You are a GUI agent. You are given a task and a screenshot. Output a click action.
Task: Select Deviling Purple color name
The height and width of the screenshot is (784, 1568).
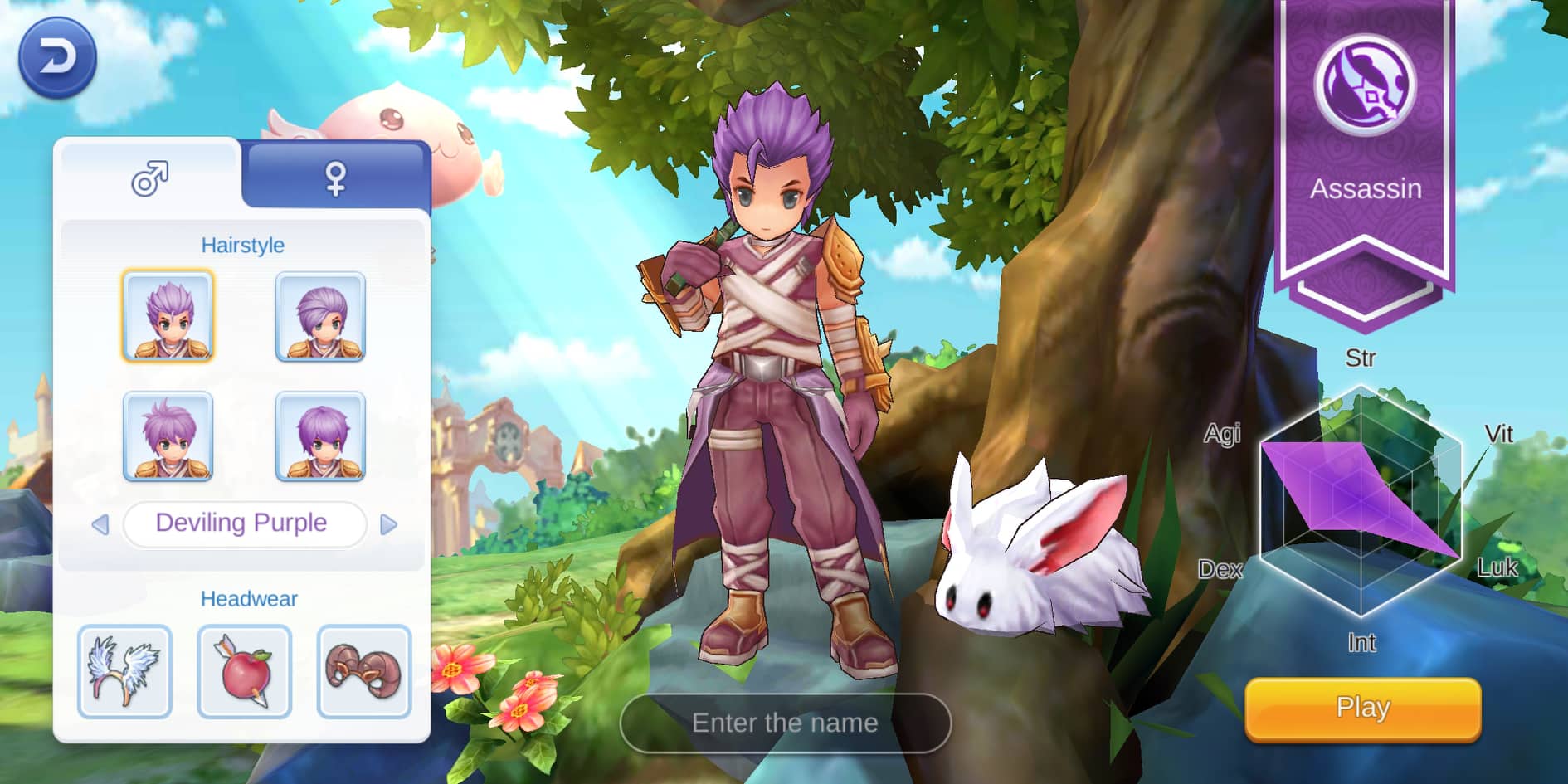coord(243,523)
